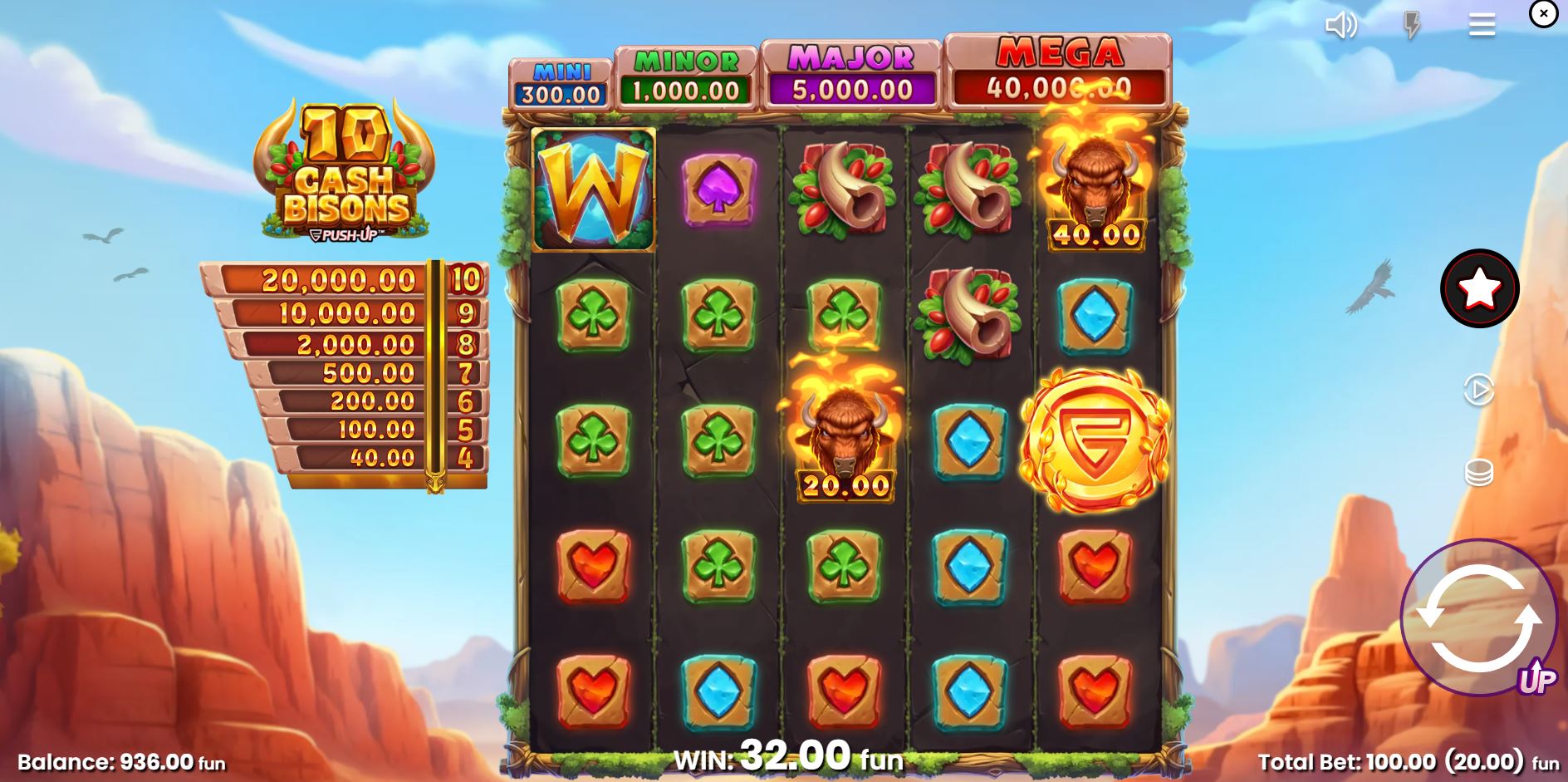The width and height of the screenshot is (1568, 782).
Task: Click the golden W wild symbol
Action: [x=591, y=189]
